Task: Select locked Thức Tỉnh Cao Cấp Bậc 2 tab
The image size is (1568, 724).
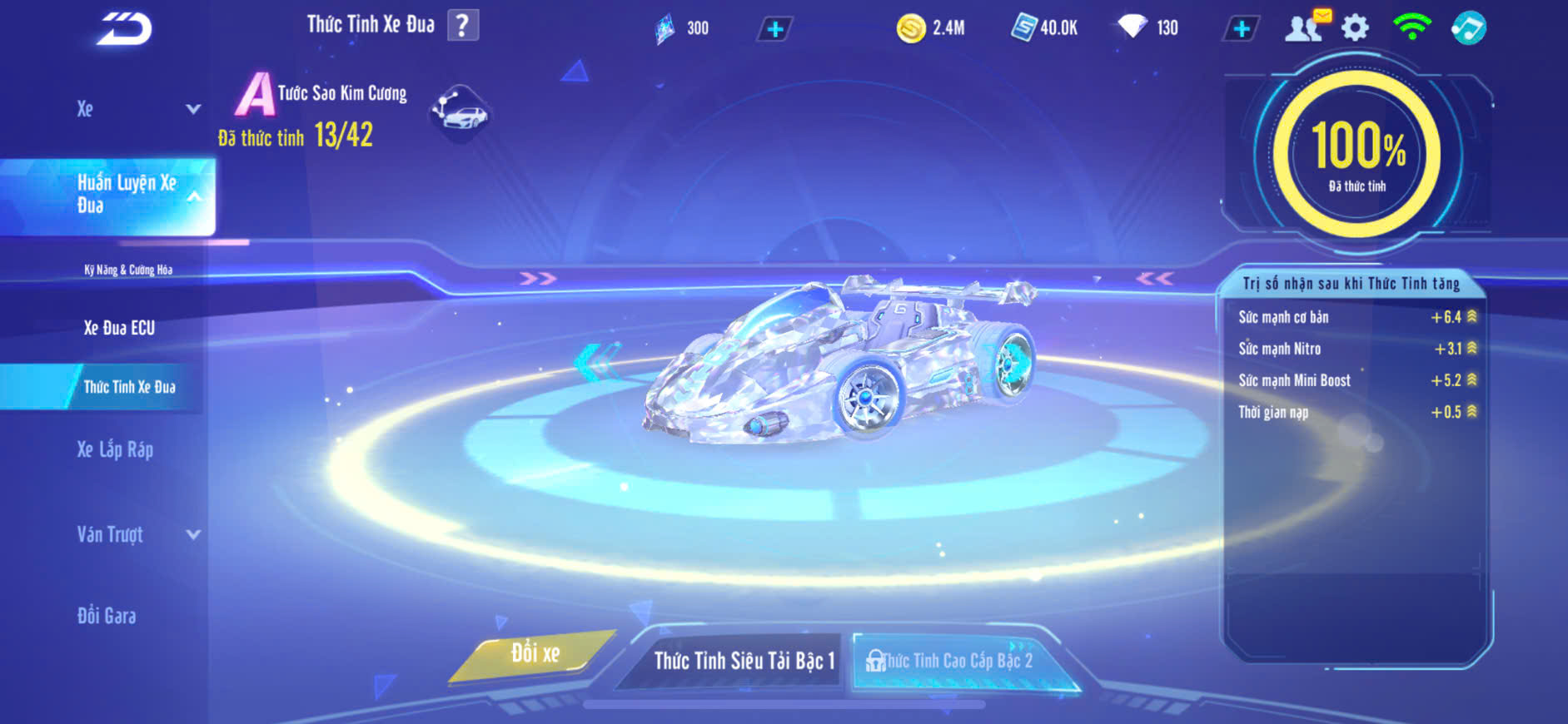Action: tap(958, 661)
